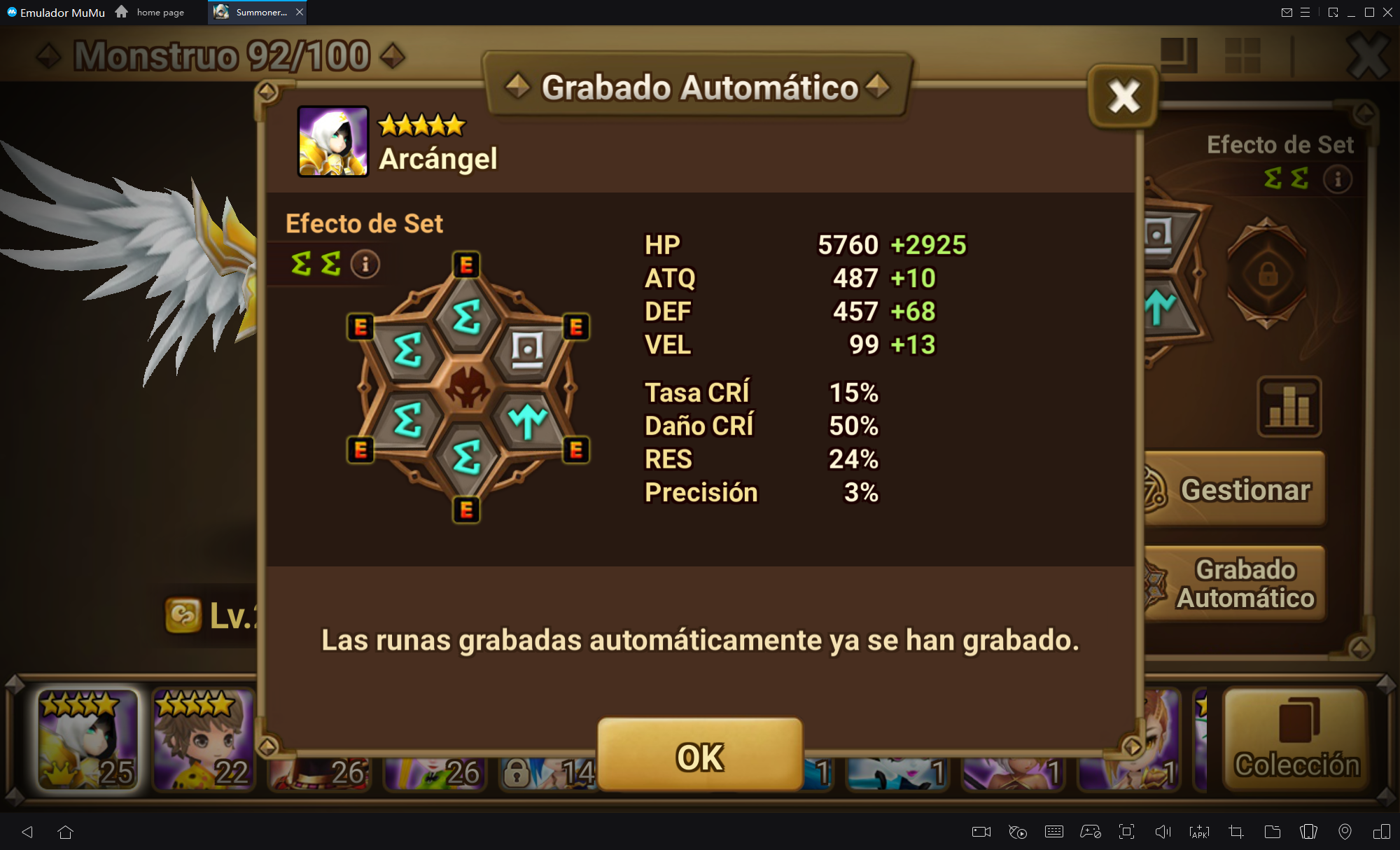Select the Arcángel portrait in the popup

tap(333, 141)
